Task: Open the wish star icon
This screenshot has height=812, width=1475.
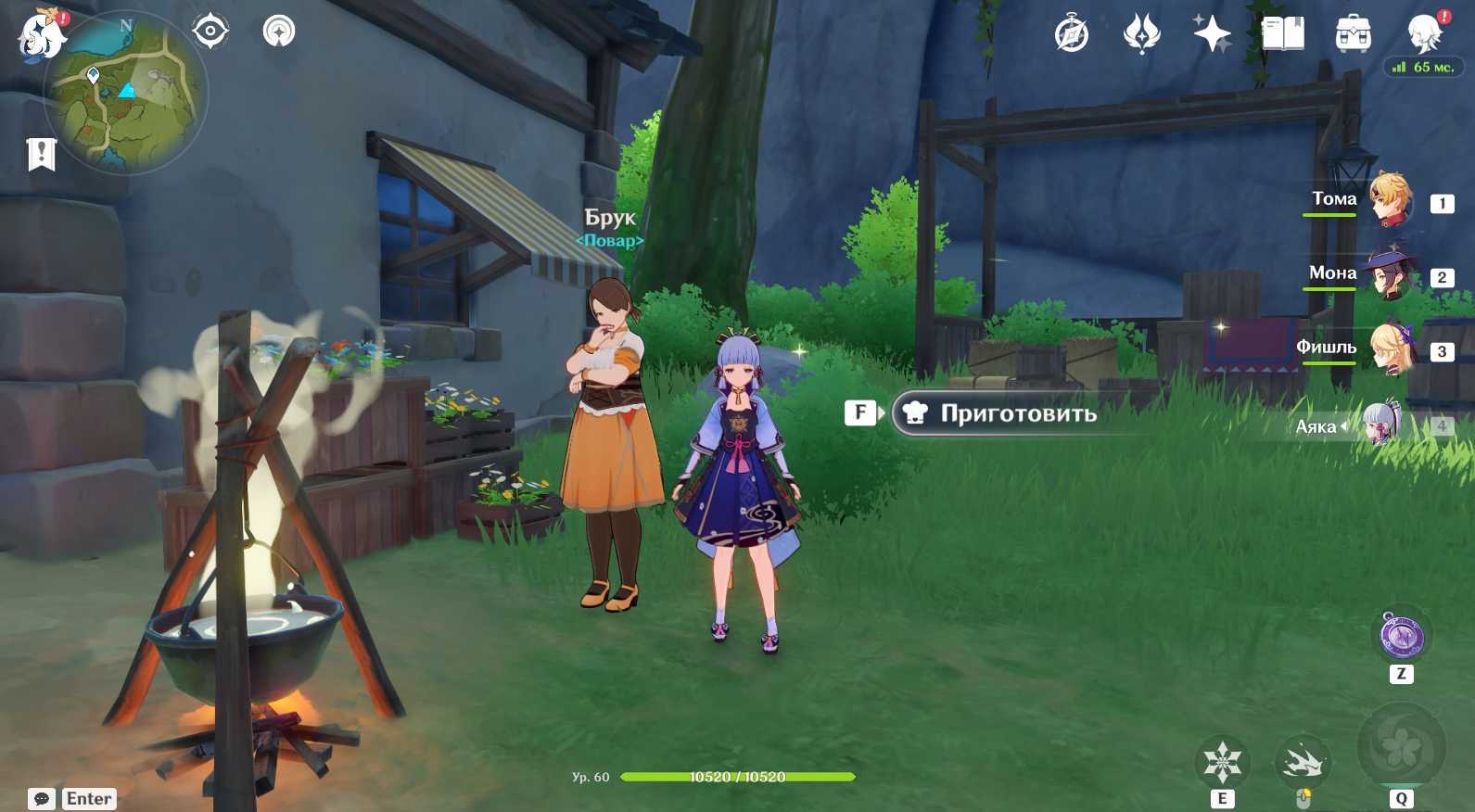Action: [1212, 35]
